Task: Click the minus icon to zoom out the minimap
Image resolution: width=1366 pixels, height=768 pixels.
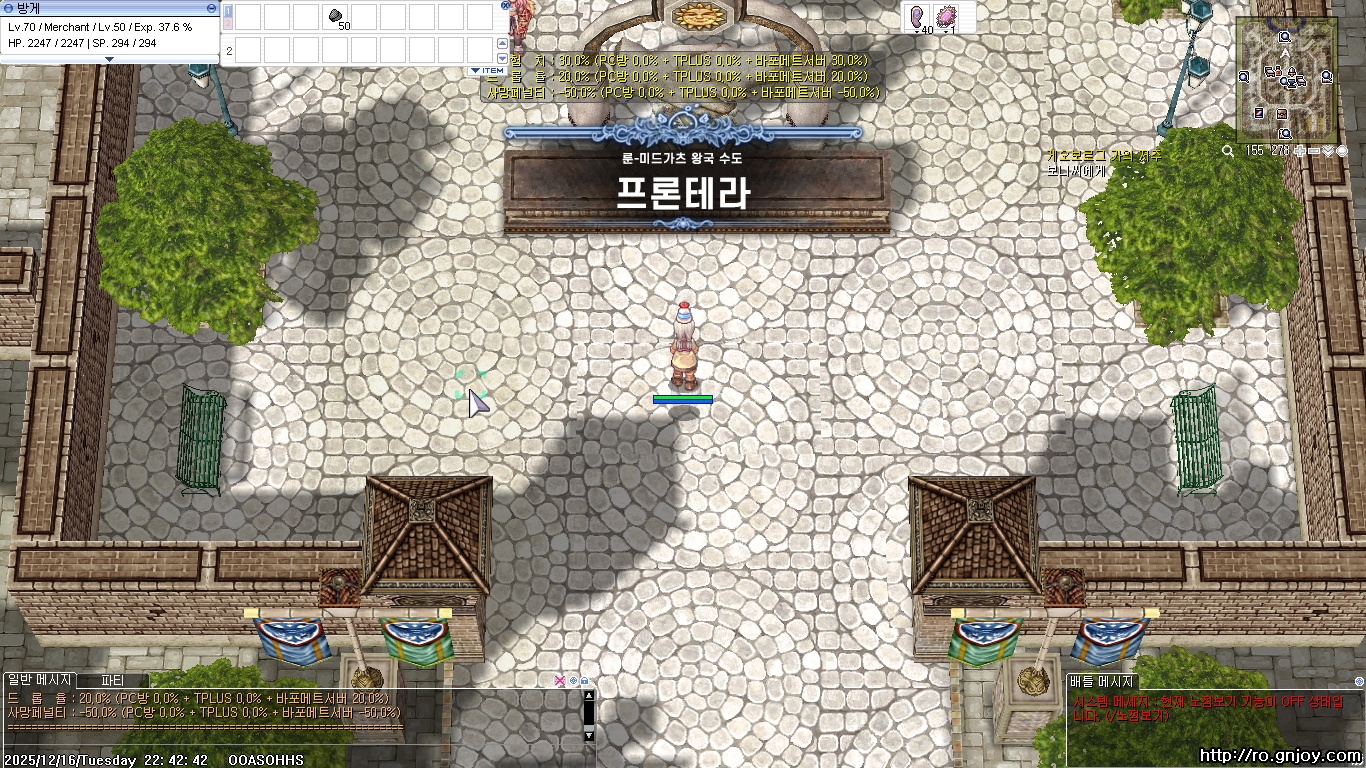Action: point(1312,151)
